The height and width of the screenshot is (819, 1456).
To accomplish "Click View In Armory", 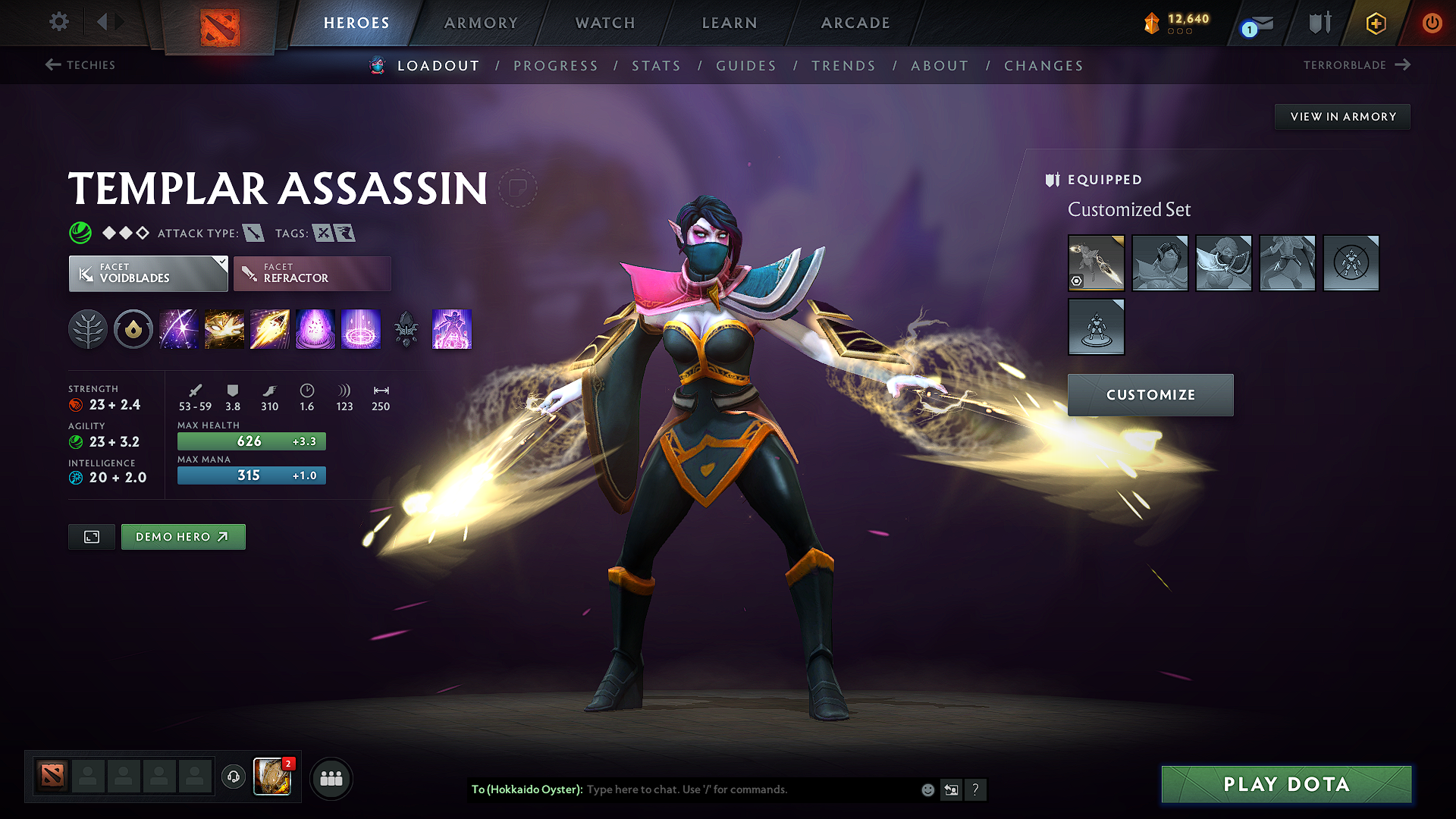I will [x=1342, y=116].
